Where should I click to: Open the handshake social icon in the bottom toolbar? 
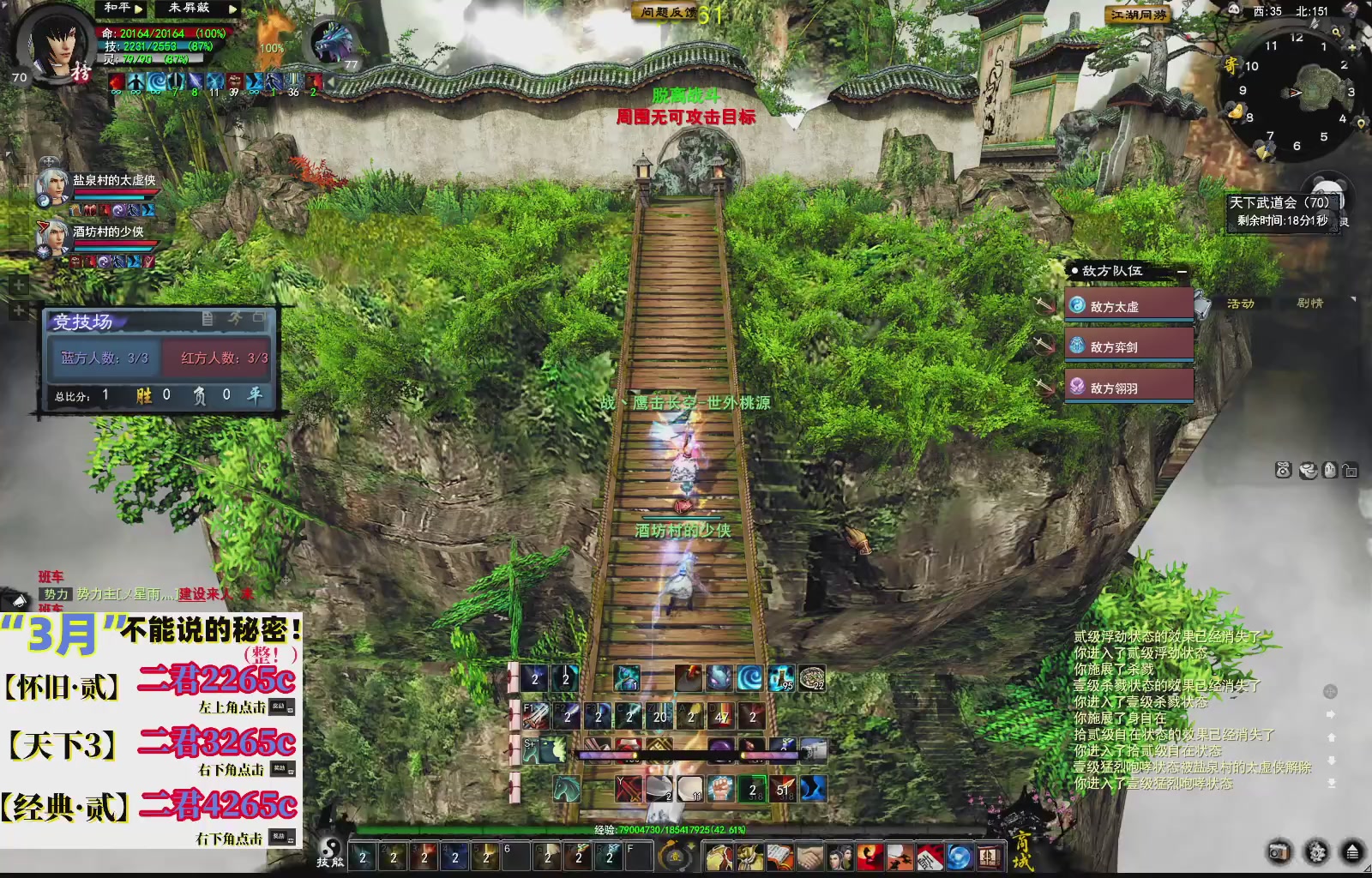808,857
